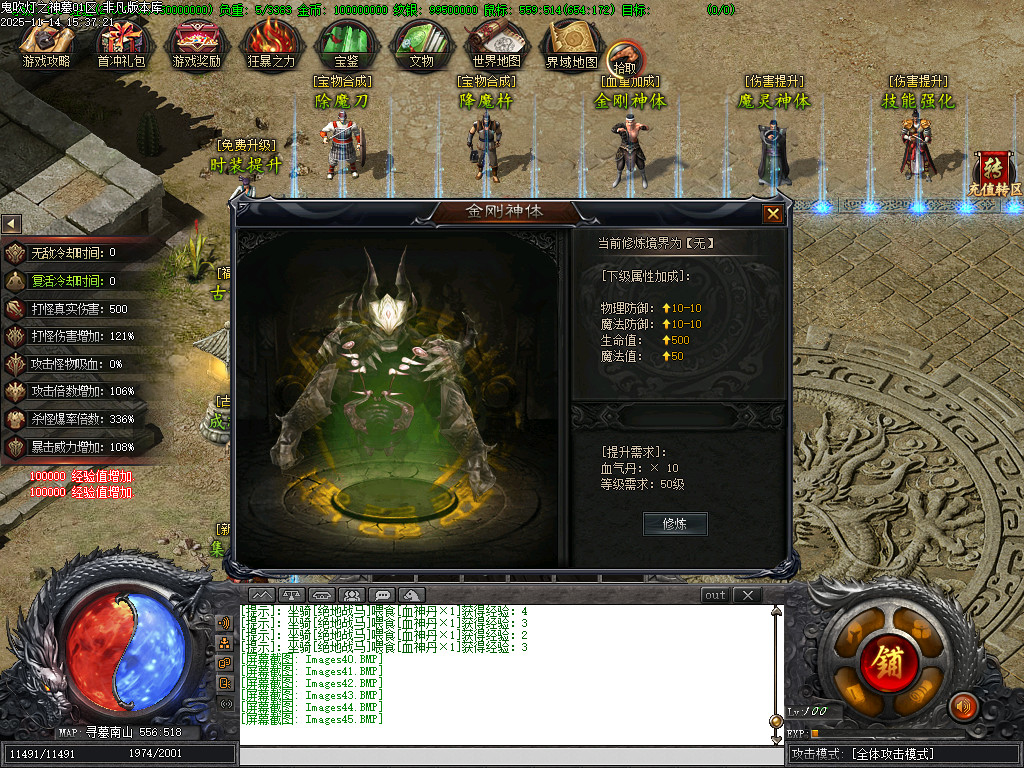Toggle the sound speaker button
1024x768 pixels.
(963, 707)
